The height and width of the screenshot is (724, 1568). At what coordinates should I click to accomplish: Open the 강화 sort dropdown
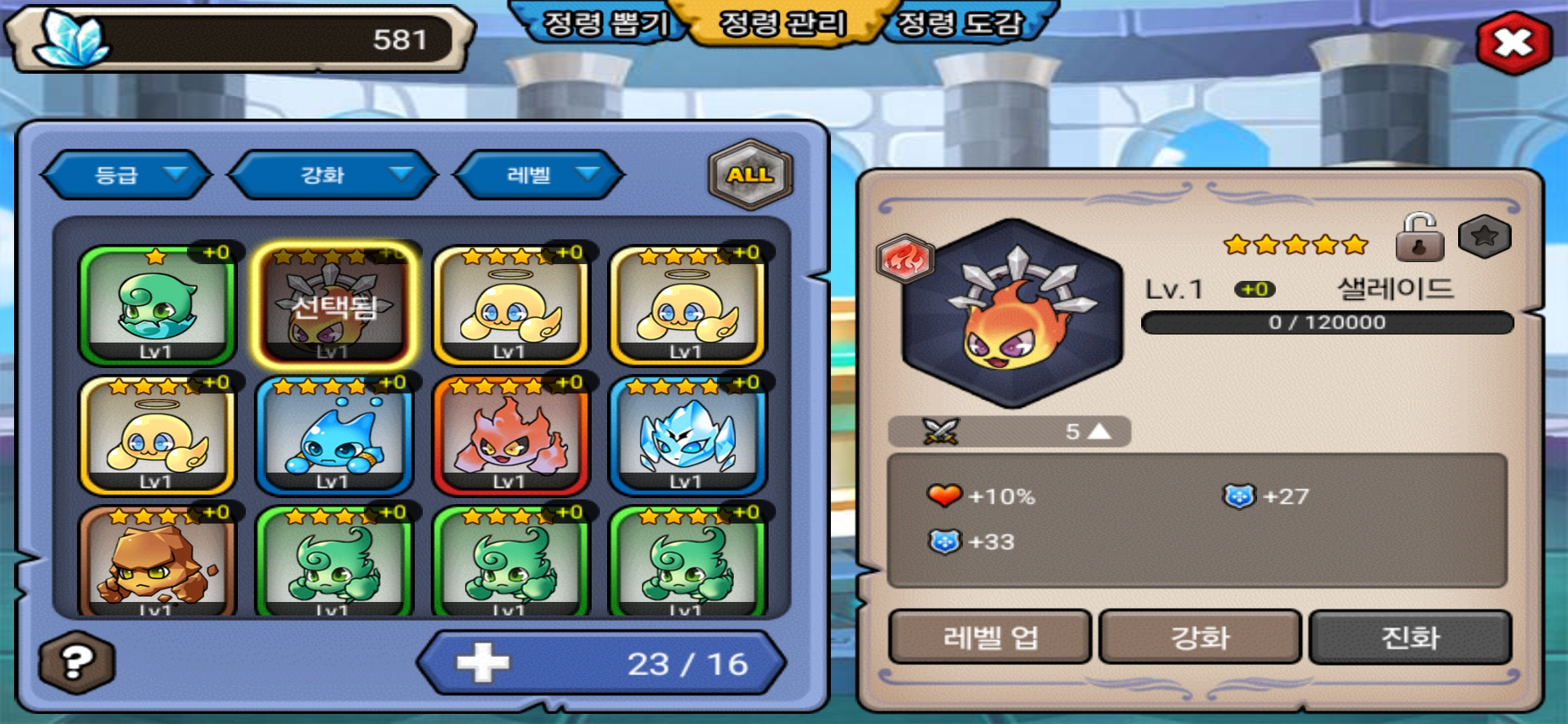point(333,175)
